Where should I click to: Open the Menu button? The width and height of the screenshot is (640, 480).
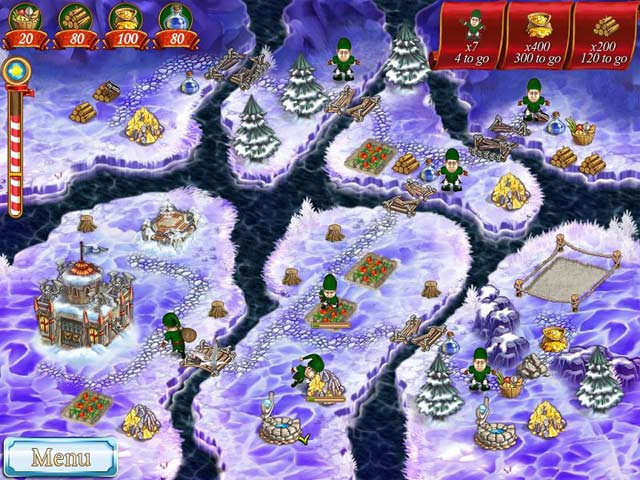[60, 457]
